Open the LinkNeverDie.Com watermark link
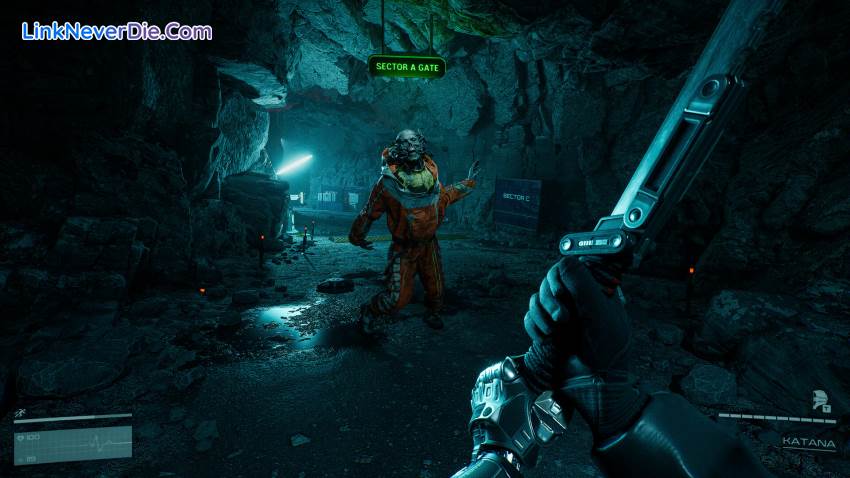This screenshot has width=850, height=478. (116, 31)
